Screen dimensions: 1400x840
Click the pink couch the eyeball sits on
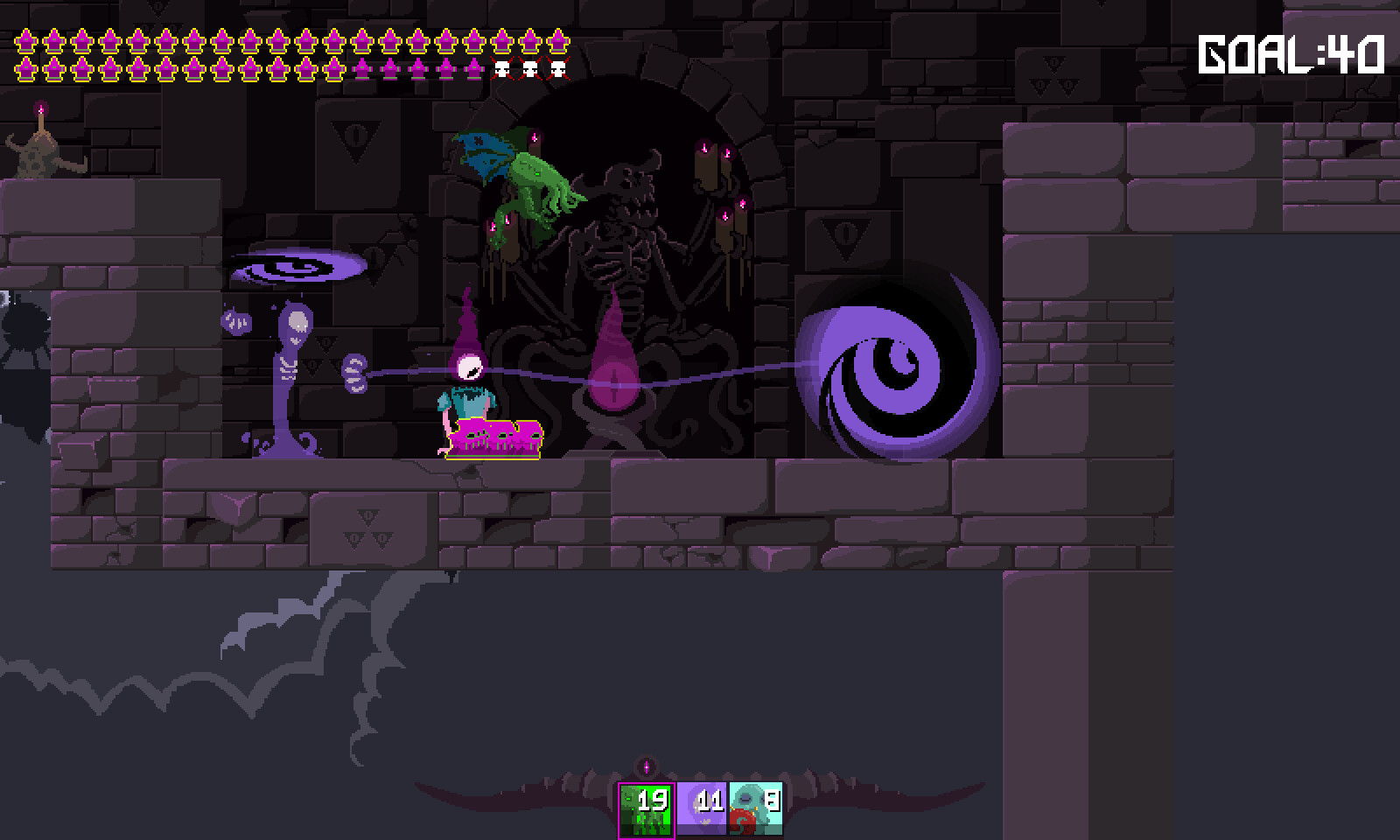tap(494, 437)
